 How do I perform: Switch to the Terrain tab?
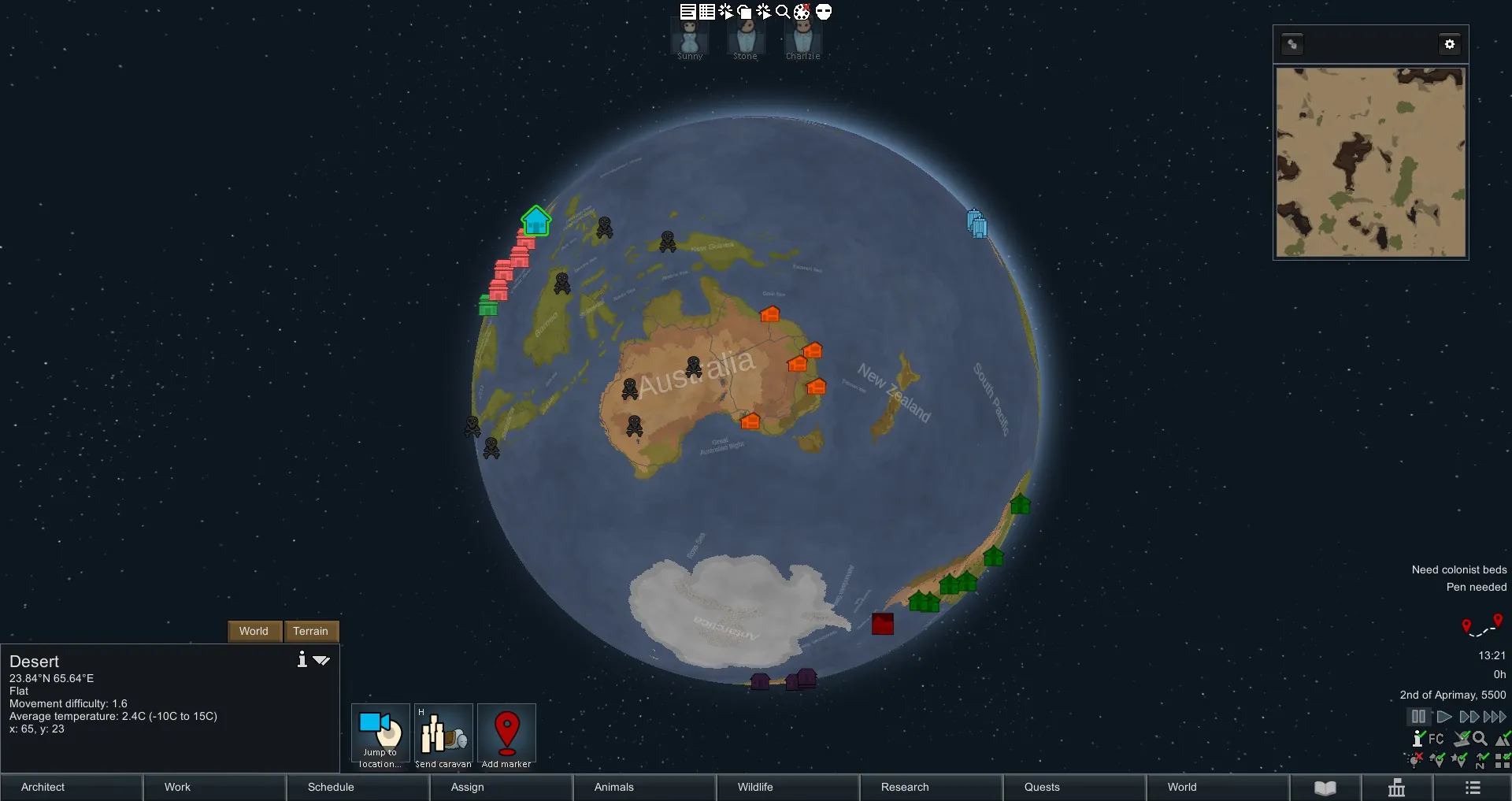pos(310,631)
